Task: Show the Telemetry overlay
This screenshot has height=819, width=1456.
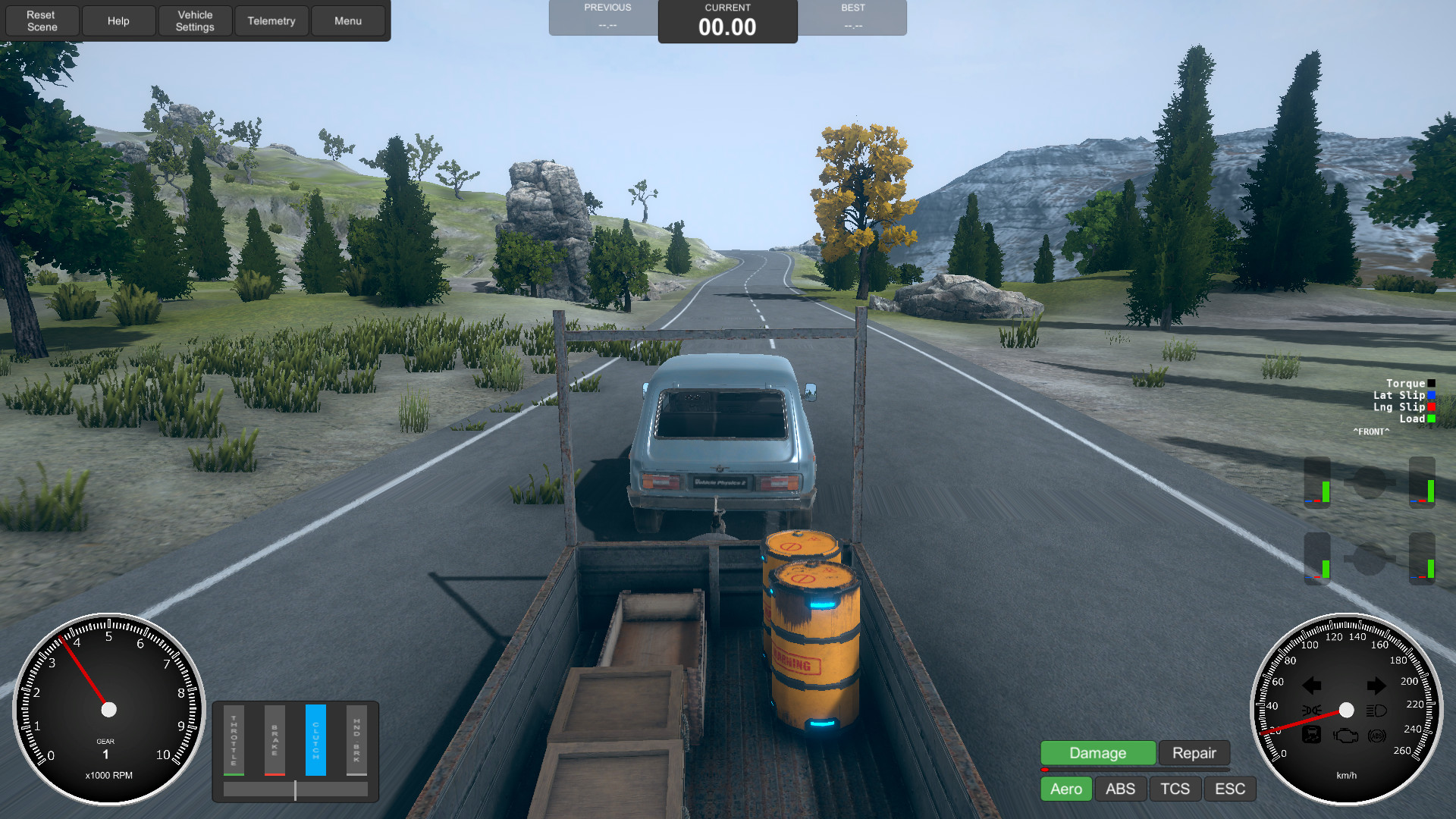Action: [271, 20]
